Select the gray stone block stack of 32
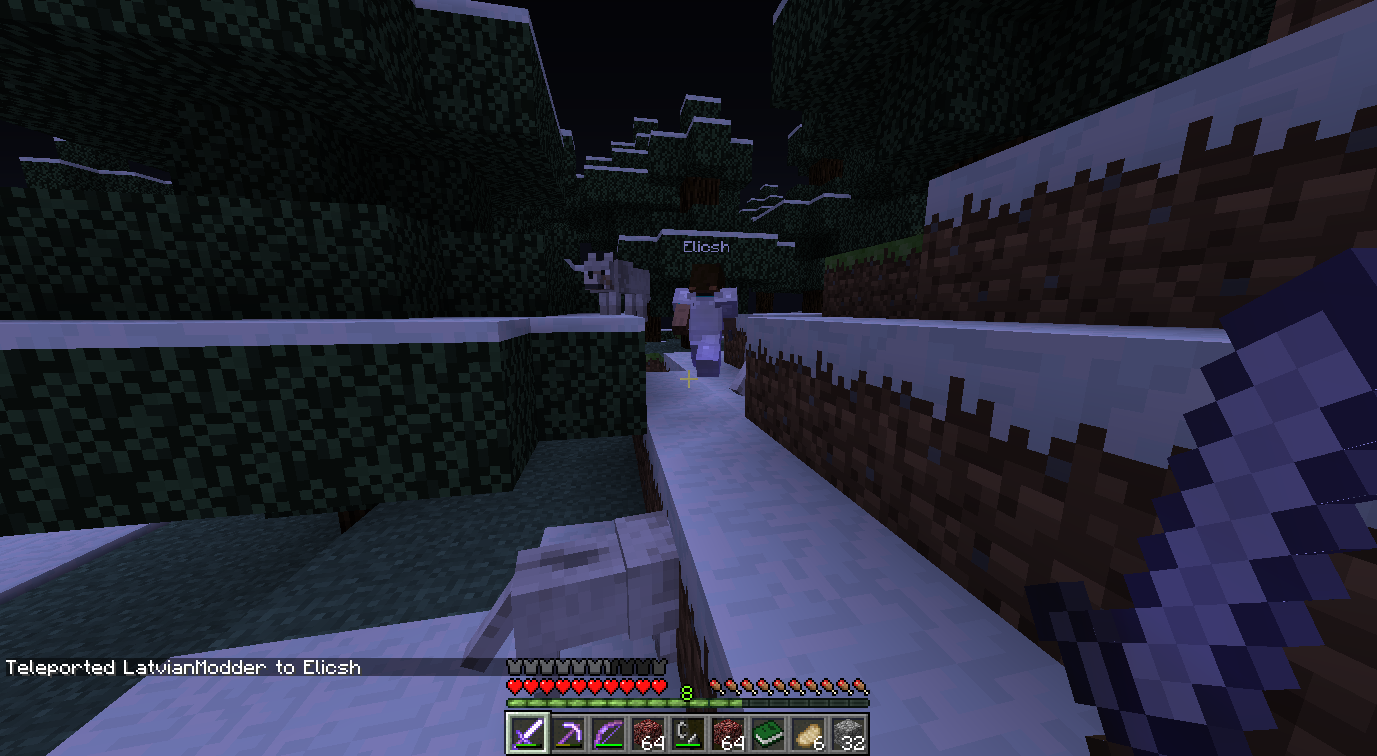This screenshot has width=1377, height=756. 848,734
